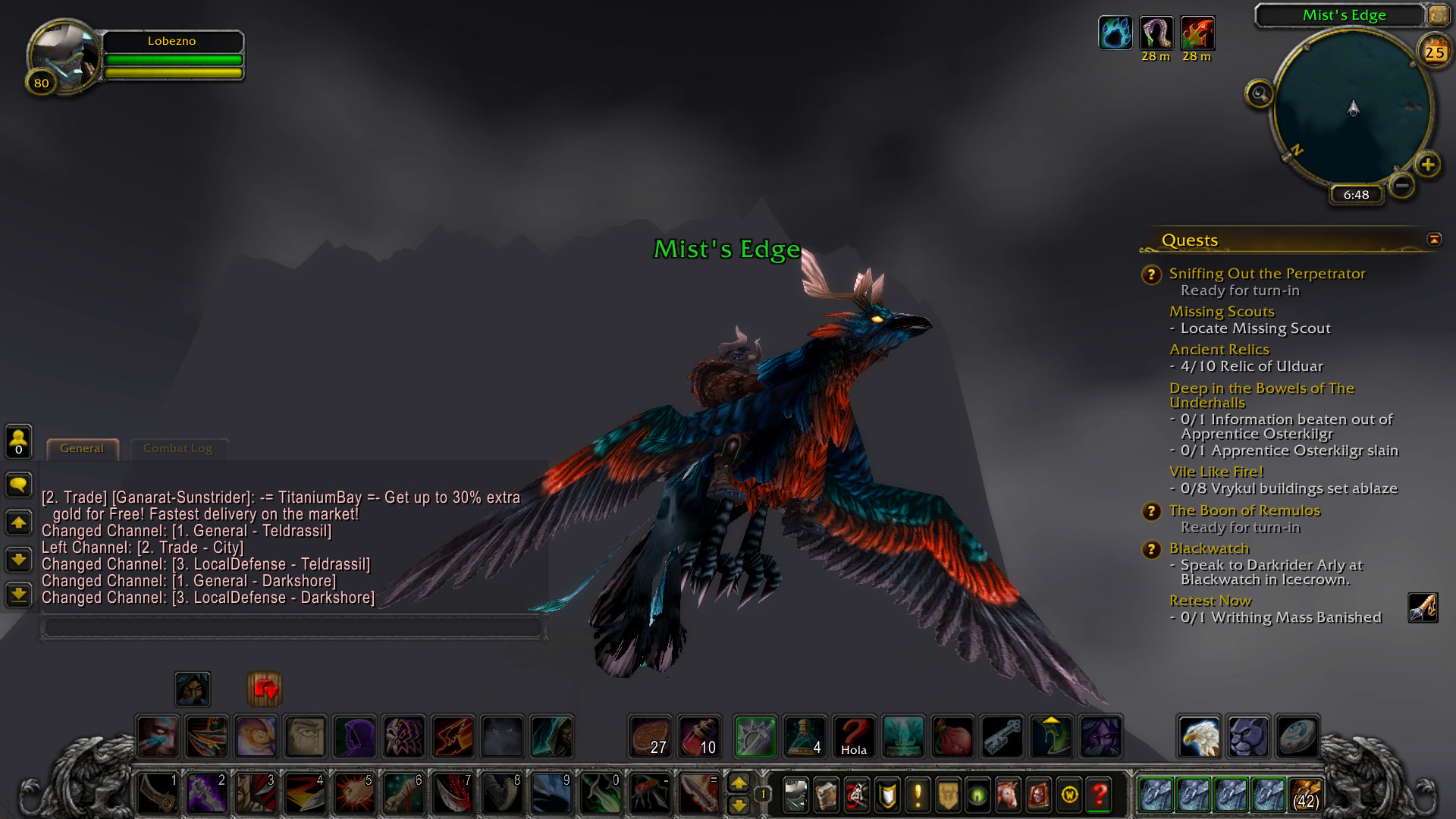
Task: Click the white eagle mount icon
Action: click(x=1200, y=736)
